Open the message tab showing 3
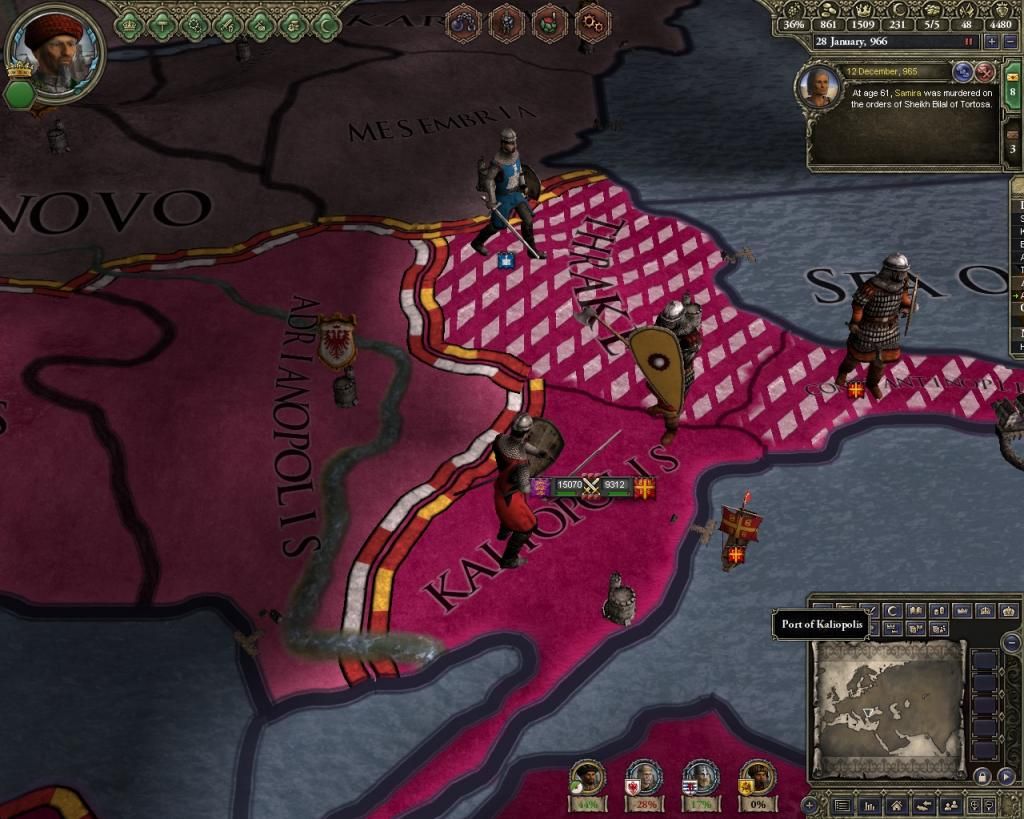This screenshot has width=1024, height=819. pyautogui.click(x=1013, y=148)
